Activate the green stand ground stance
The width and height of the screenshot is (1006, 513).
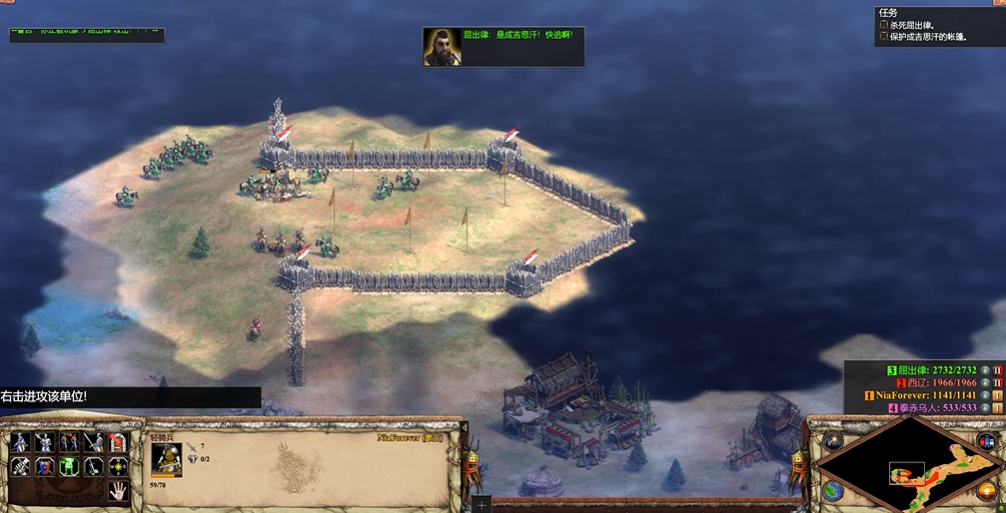coord(69,466)
